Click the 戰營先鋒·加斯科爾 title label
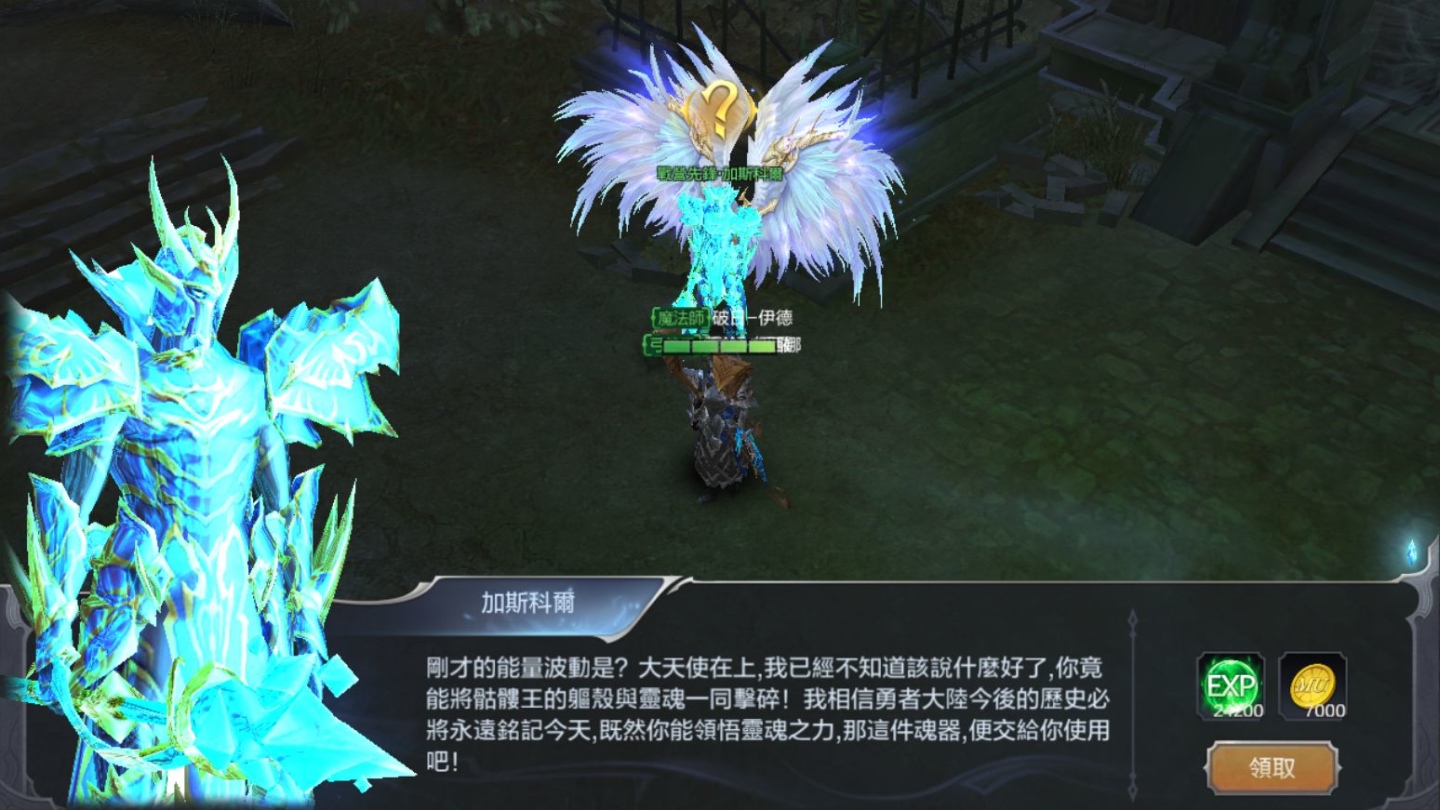 pyautogui.click(x=722, y=172)
